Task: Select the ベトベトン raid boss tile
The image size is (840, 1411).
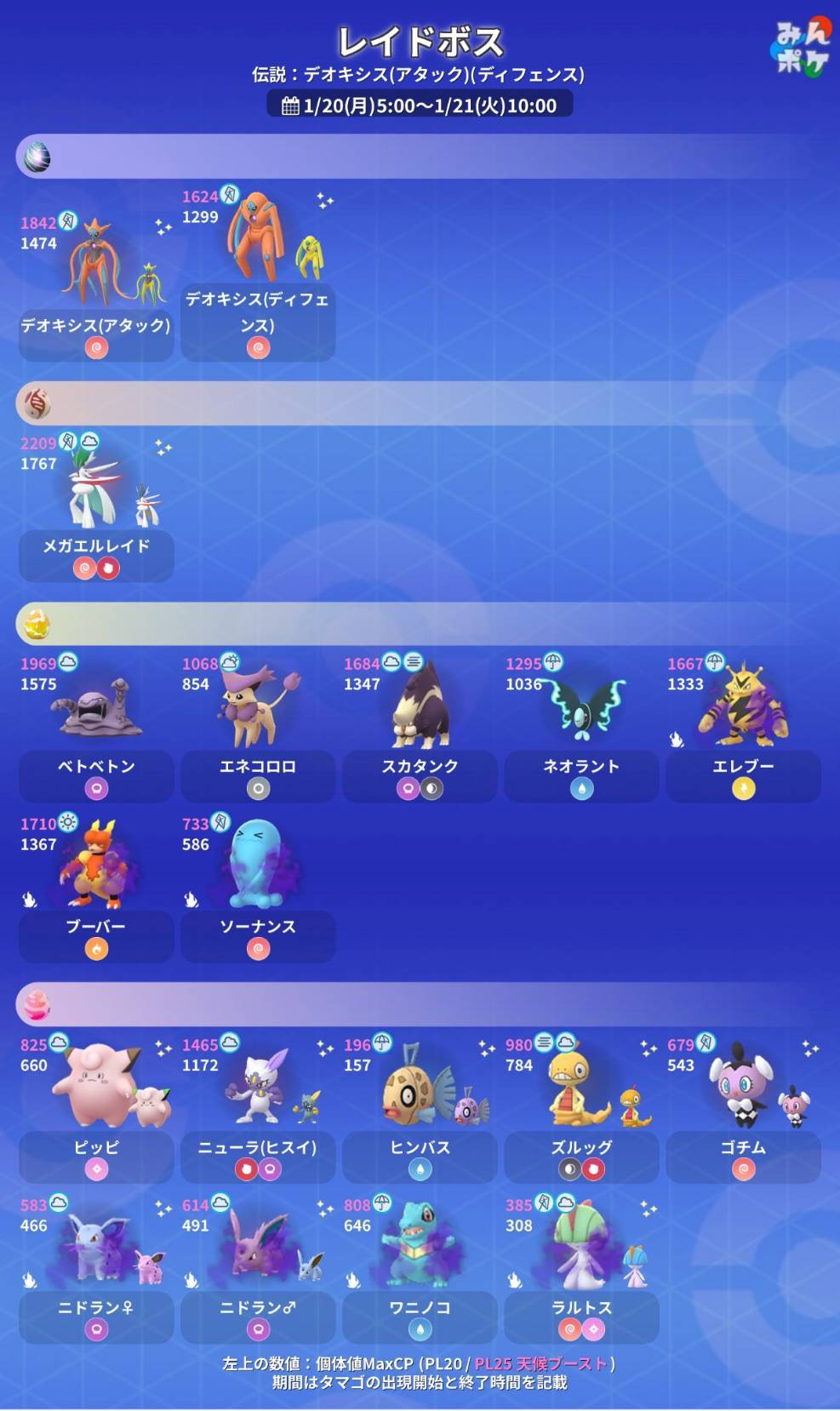Action: [x=96, y=728]
